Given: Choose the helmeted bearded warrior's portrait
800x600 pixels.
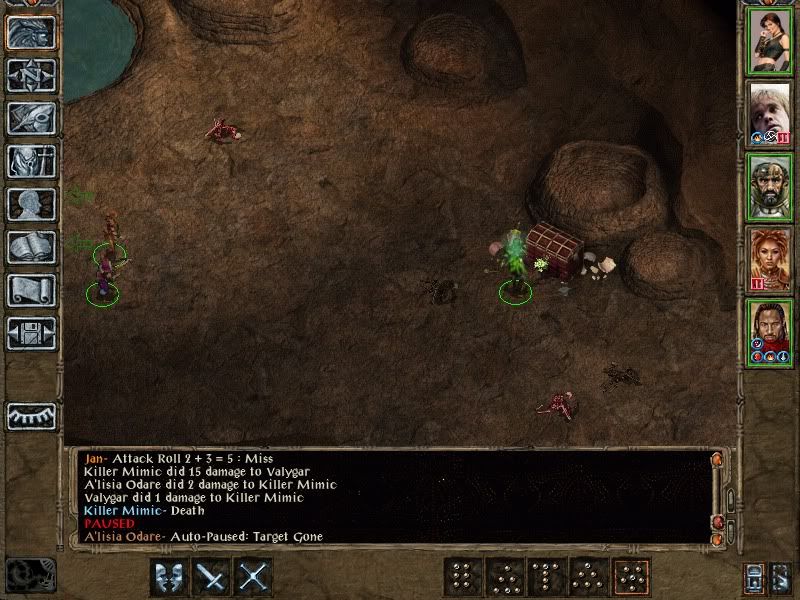Looking at the screenshot, I should [770, 187].
